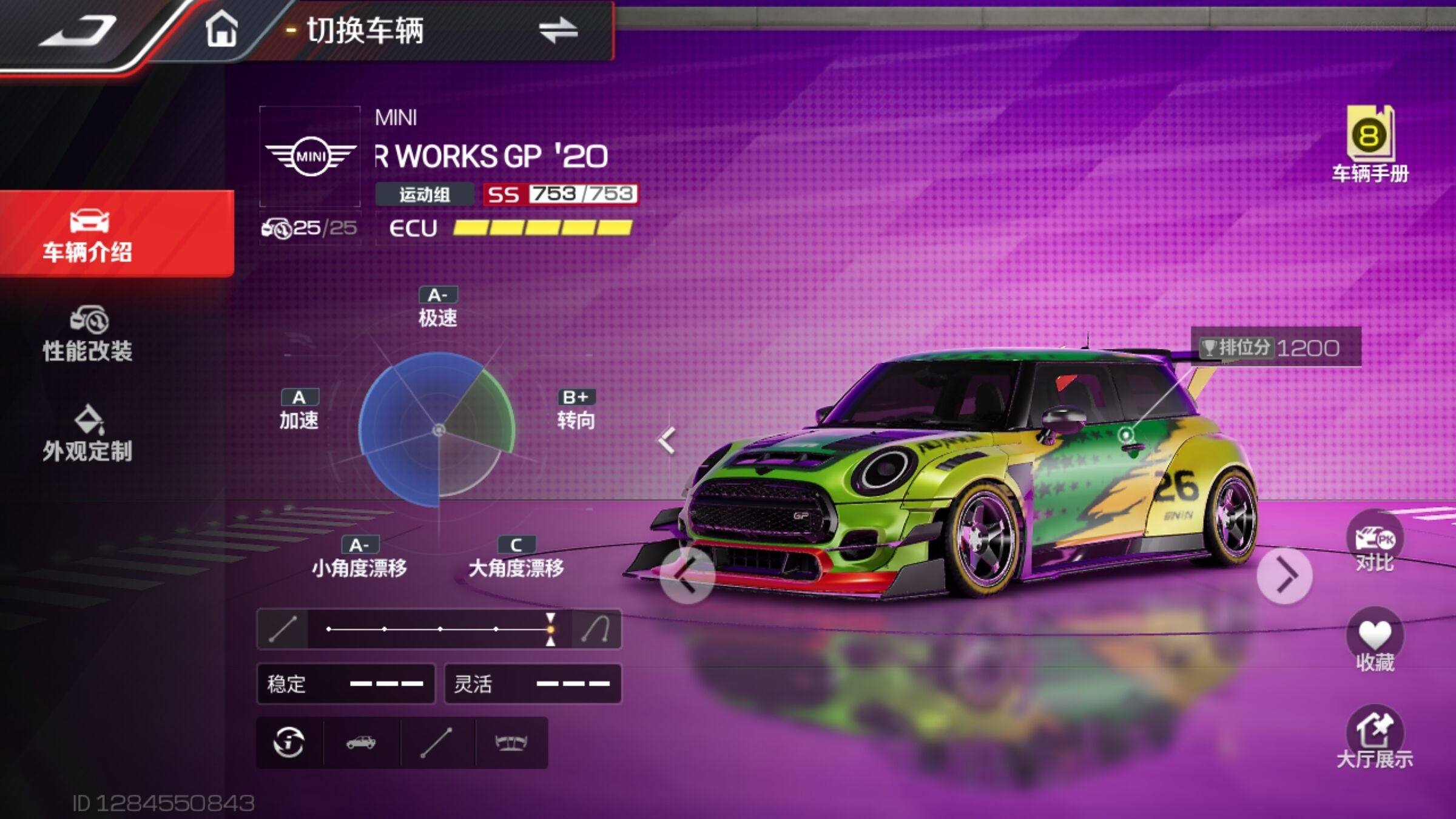Return to the home screen
This screenshot has height=819, width=1456.
point(221,29)
